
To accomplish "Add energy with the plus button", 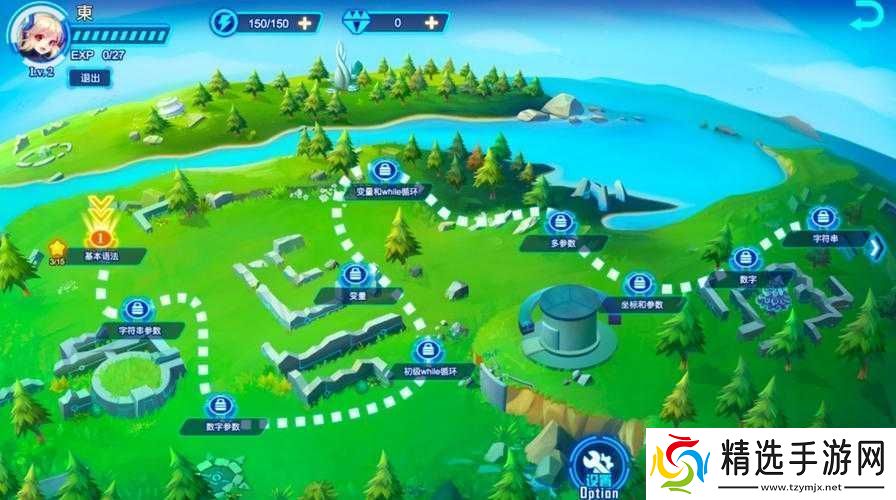I will (304, 22).
